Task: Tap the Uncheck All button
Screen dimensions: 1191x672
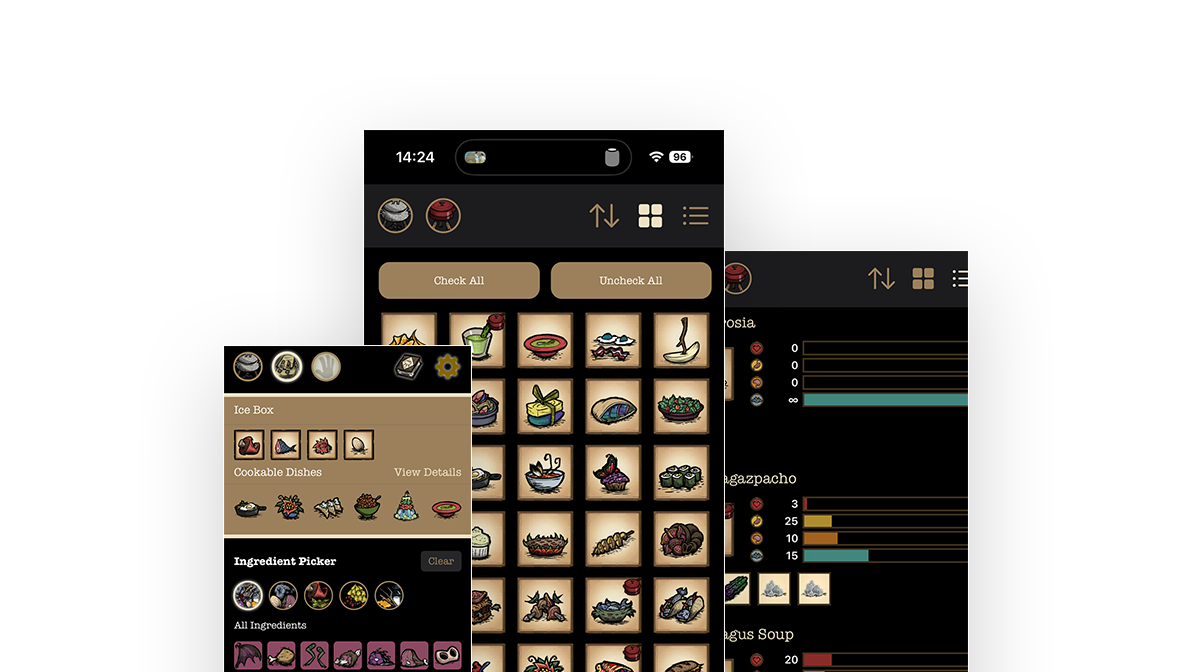Action: (630, 281)
